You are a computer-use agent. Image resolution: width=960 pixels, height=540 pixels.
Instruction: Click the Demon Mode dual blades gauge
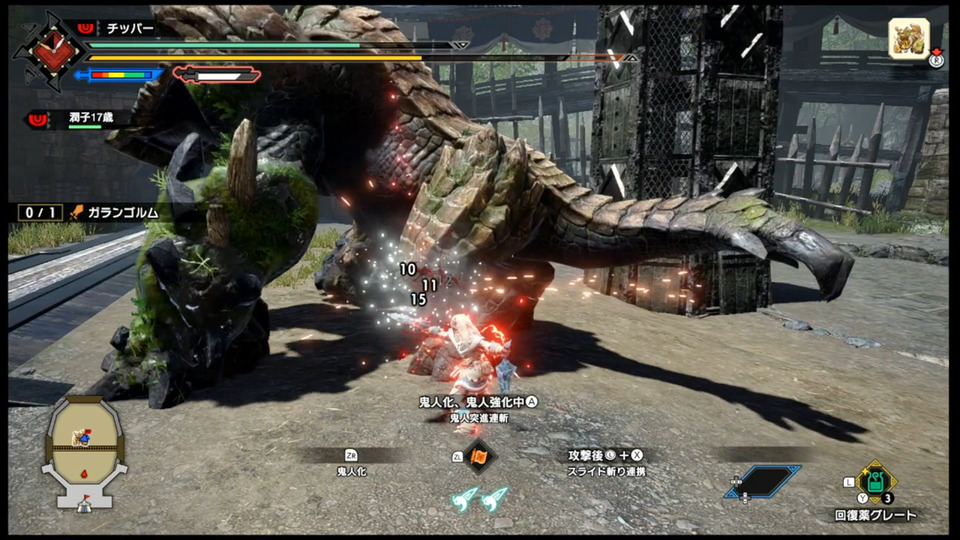216,74
